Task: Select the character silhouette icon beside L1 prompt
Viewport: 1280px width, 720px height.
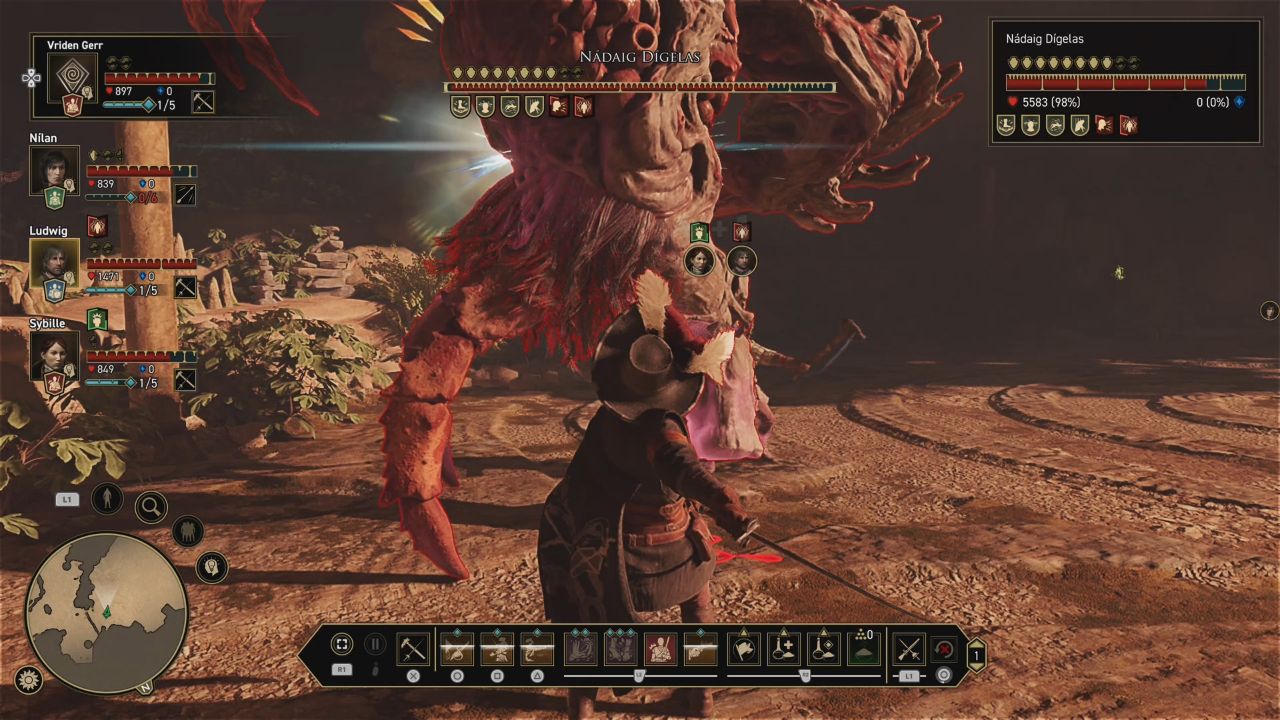Action: (x=107, y=498)
